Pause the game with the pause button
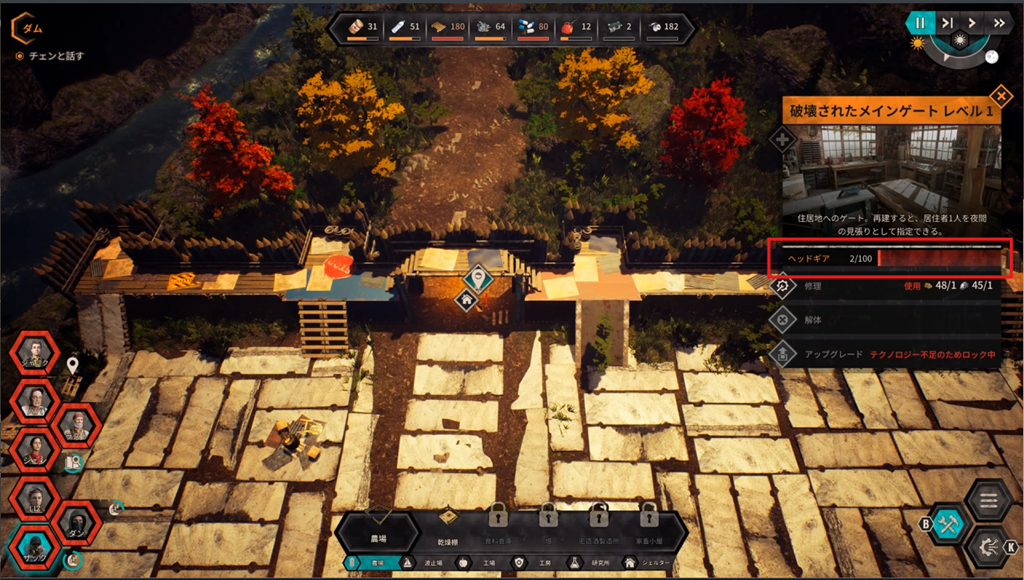The width and height of the screenshot is (1024, 580). 920,22
